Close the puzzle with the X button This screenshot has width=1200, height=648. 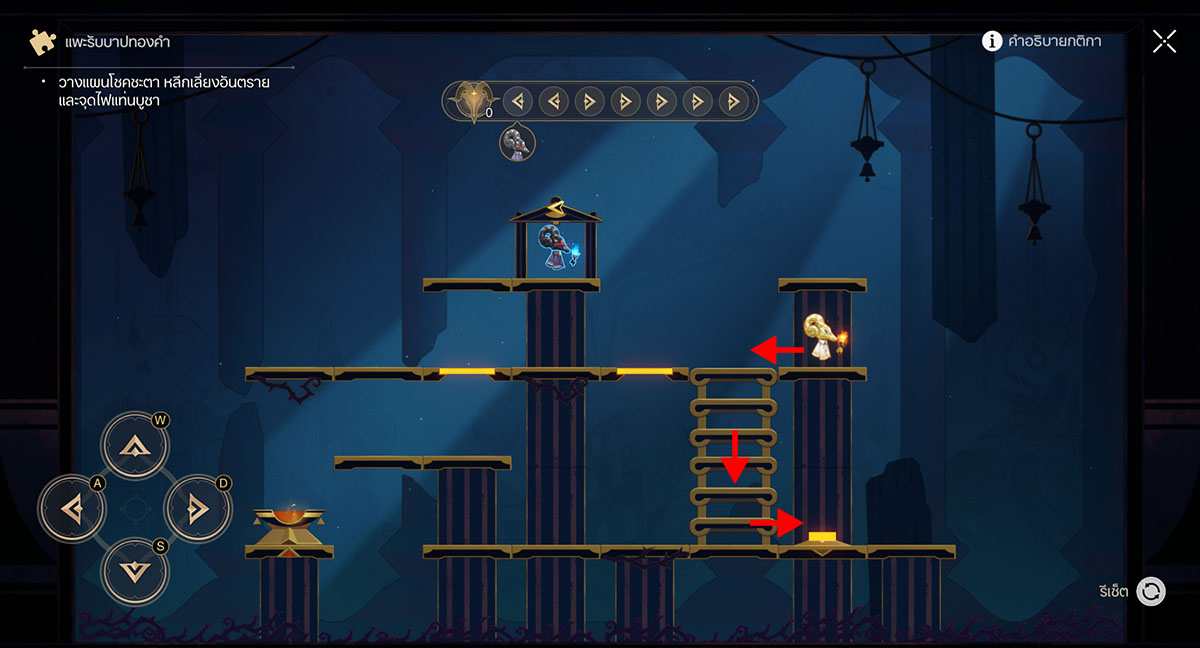point(1164,41)
